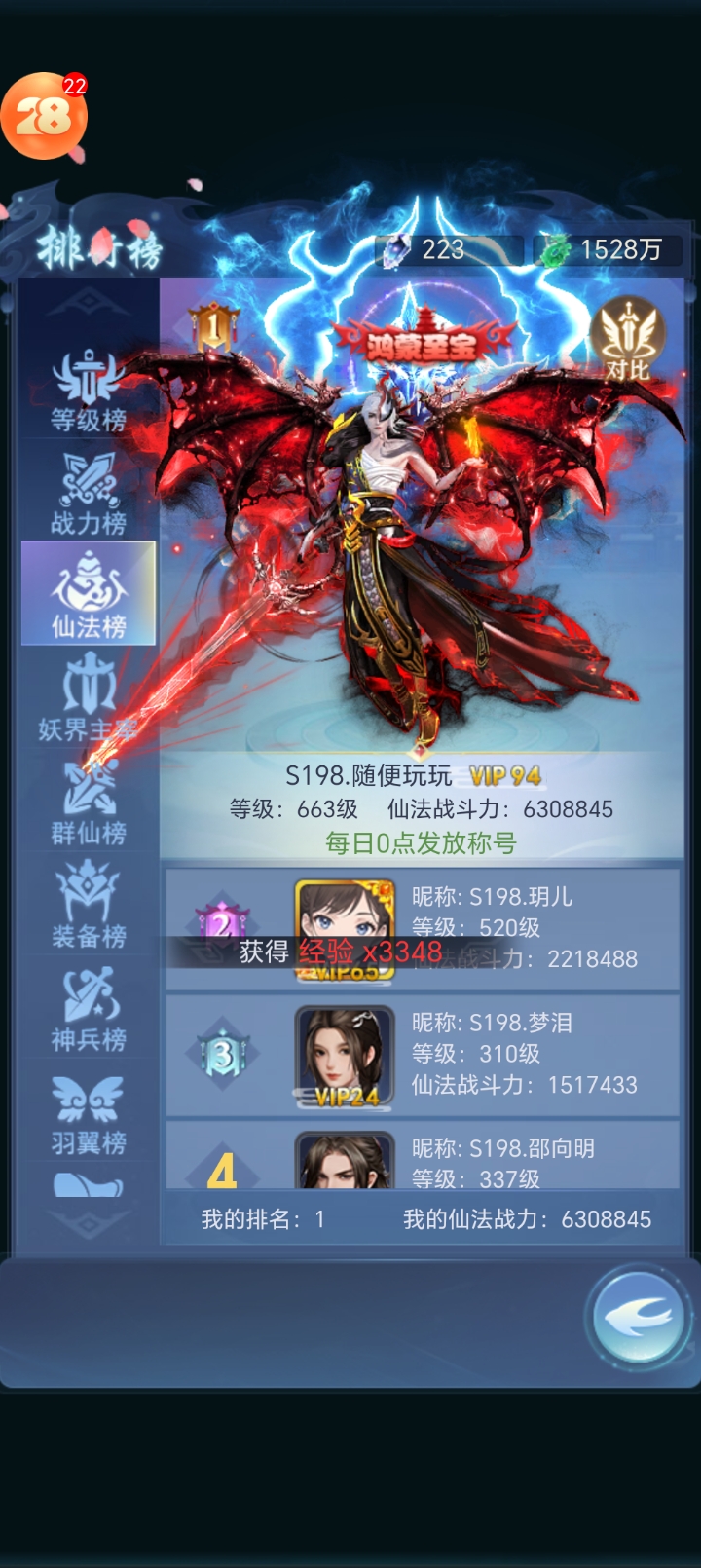Tap the round blue back arrow button
This screenshot has height=1568, width=701.
coord(638,1318)
